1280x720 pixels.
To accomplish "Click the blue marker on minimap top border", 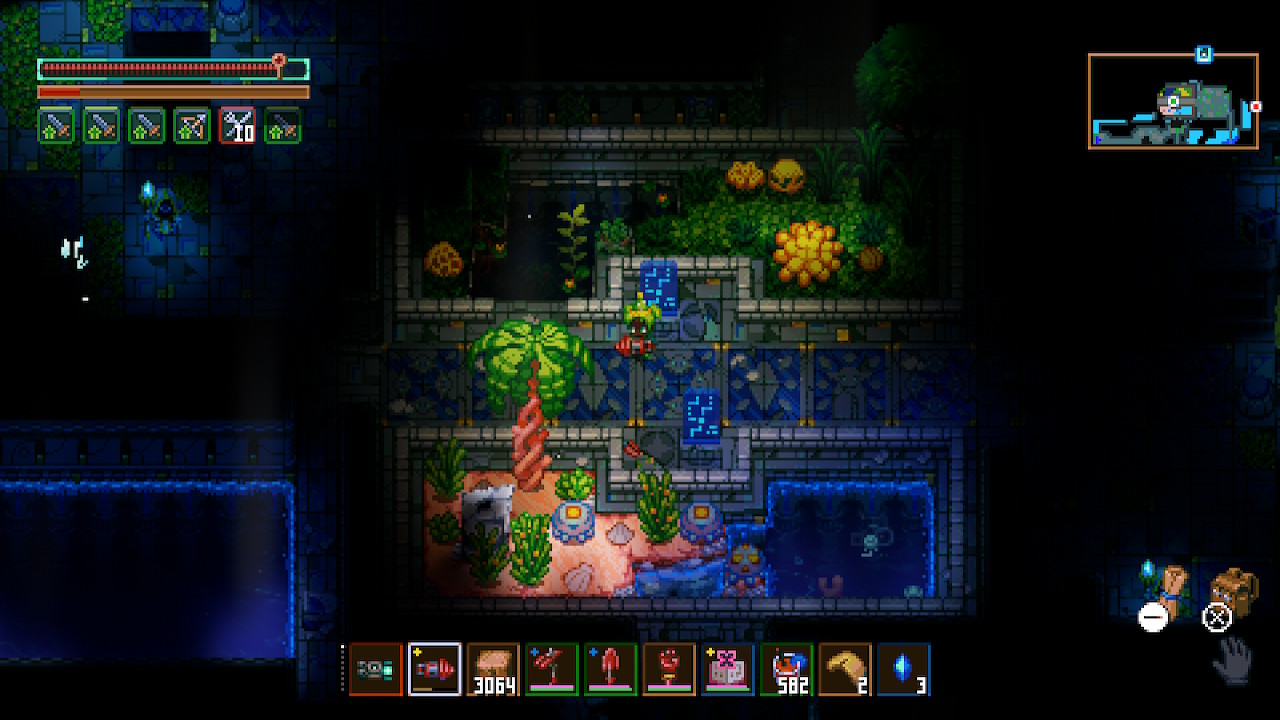I will pos(1204,54).
